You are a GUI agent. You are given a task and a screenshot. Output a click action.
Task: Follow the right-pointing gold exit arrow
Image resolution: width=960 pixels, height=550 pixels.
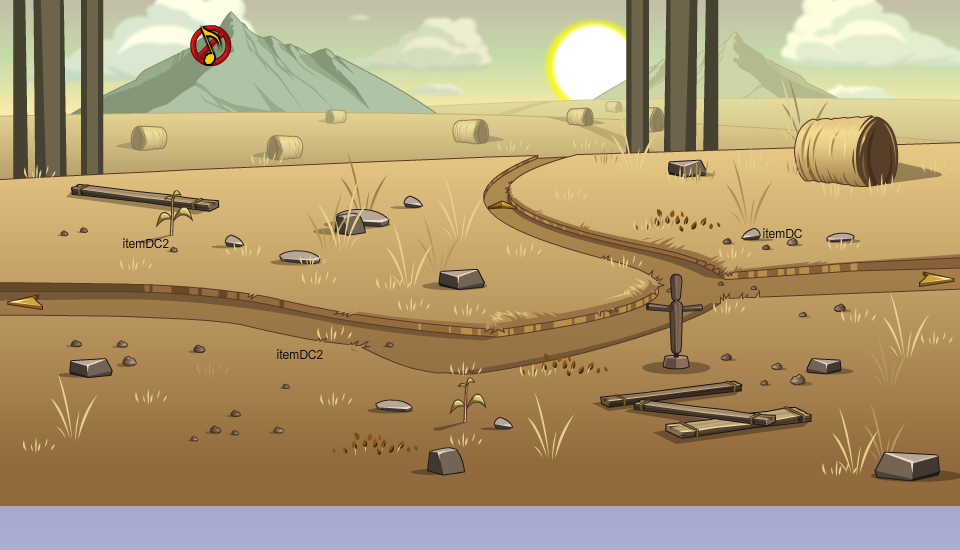tap(936, 279)
